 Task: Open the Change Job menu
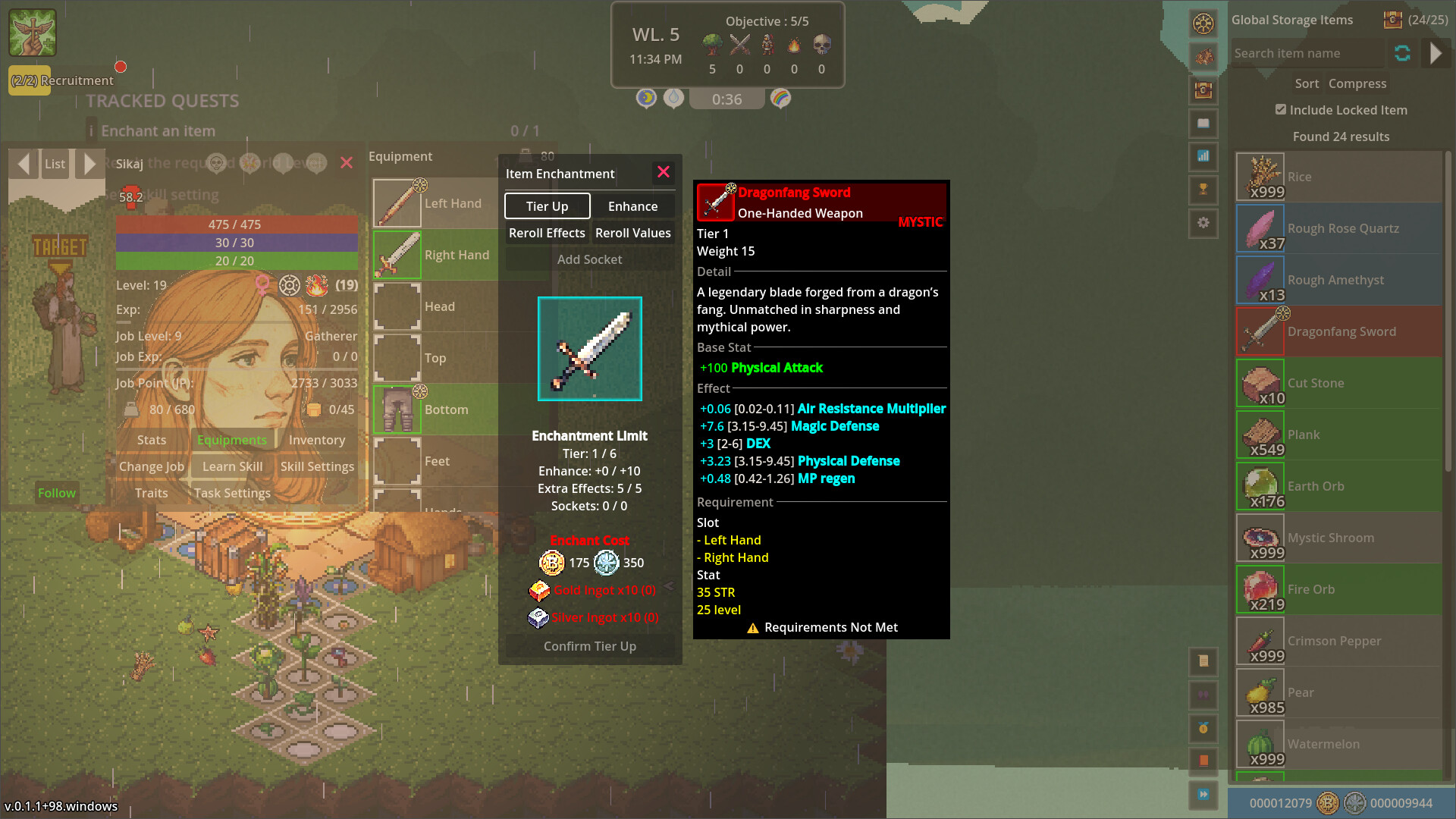point(152,466)
